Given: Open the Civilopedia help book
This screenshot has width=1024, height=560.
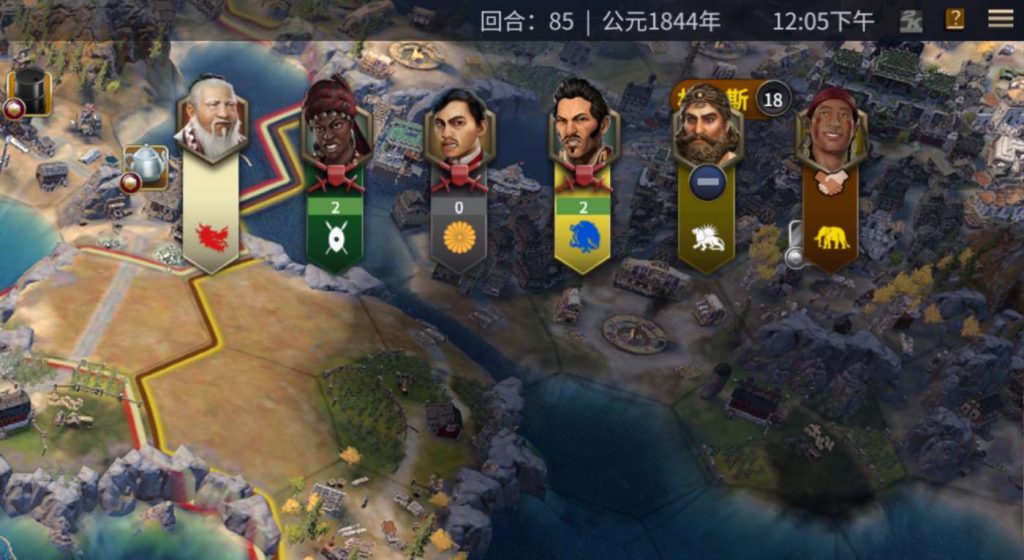Looking at the screenshot, I should [955, 19].
